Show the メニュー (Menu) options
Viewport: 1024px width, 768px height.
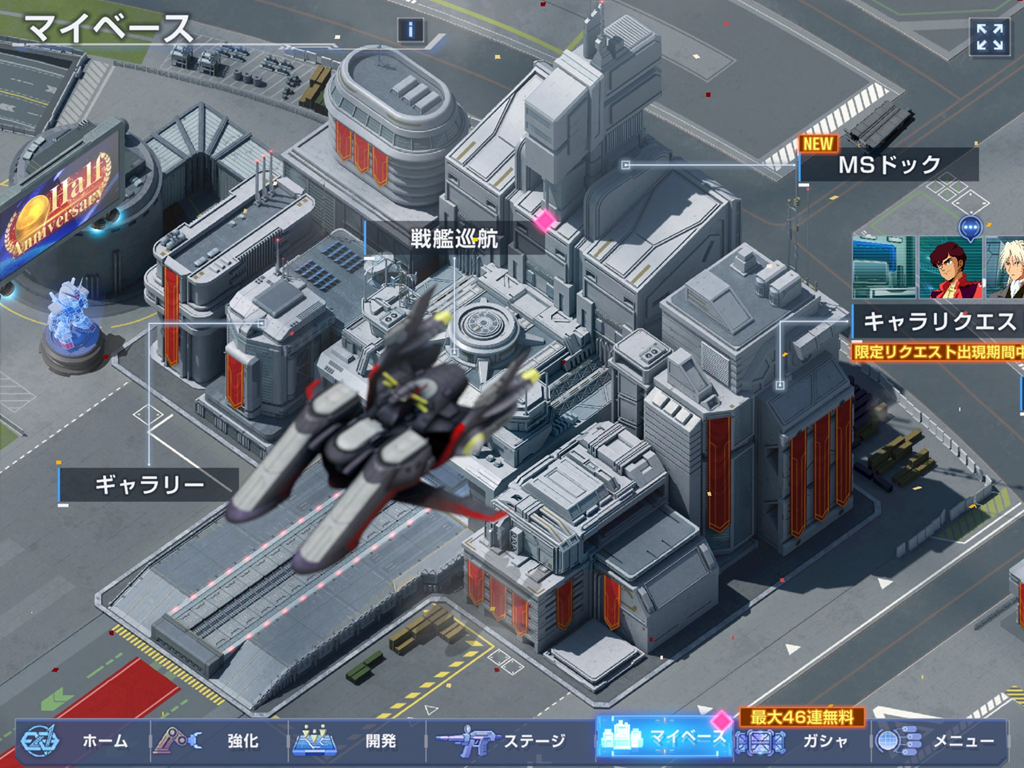(x=940, y=741)
